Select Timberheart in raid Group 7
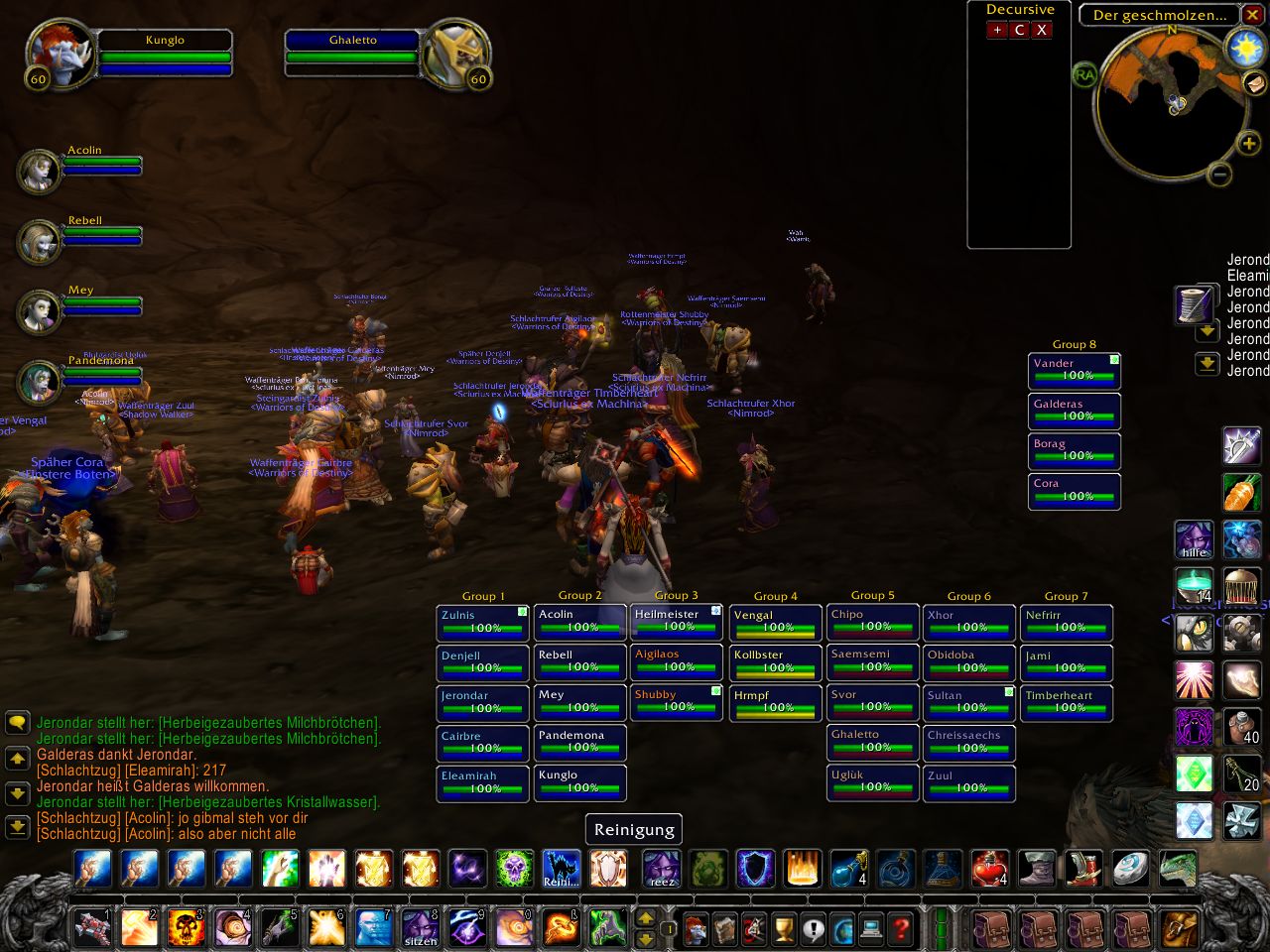 1067,703
